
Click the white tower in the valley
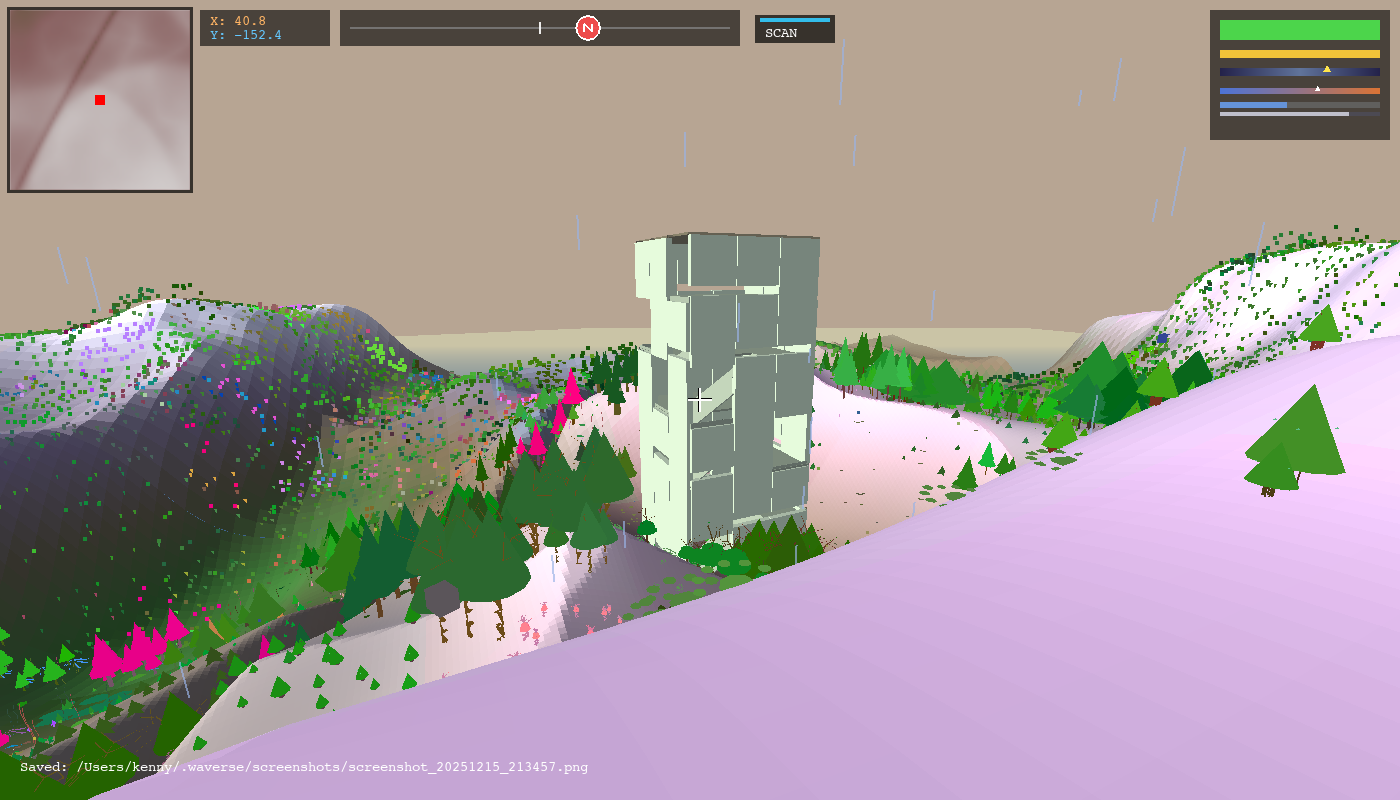pos(730,380)
